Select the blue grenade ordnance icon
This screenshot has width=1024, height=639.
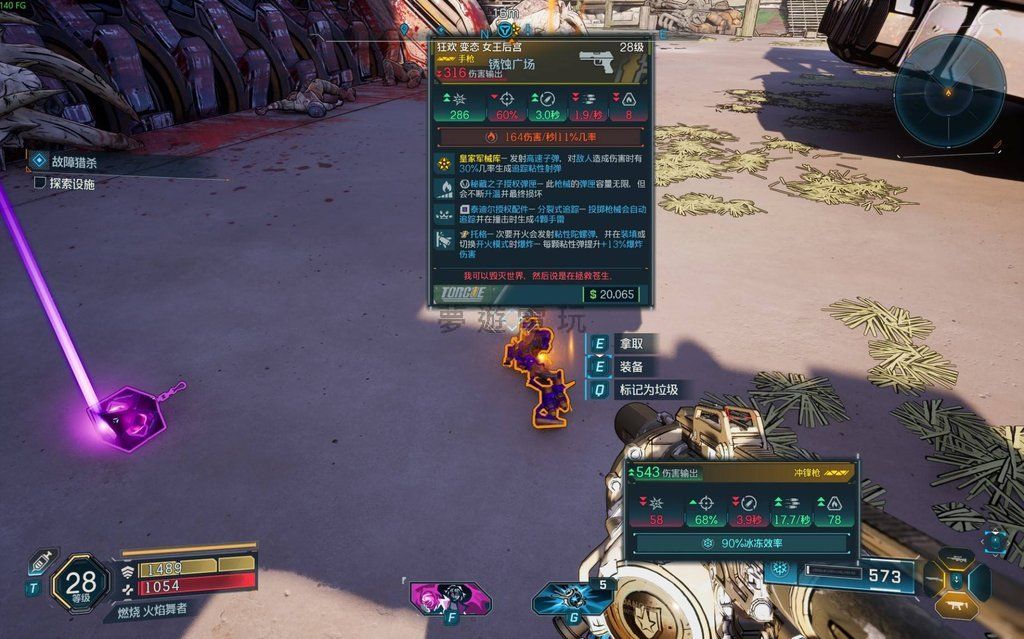574,598
